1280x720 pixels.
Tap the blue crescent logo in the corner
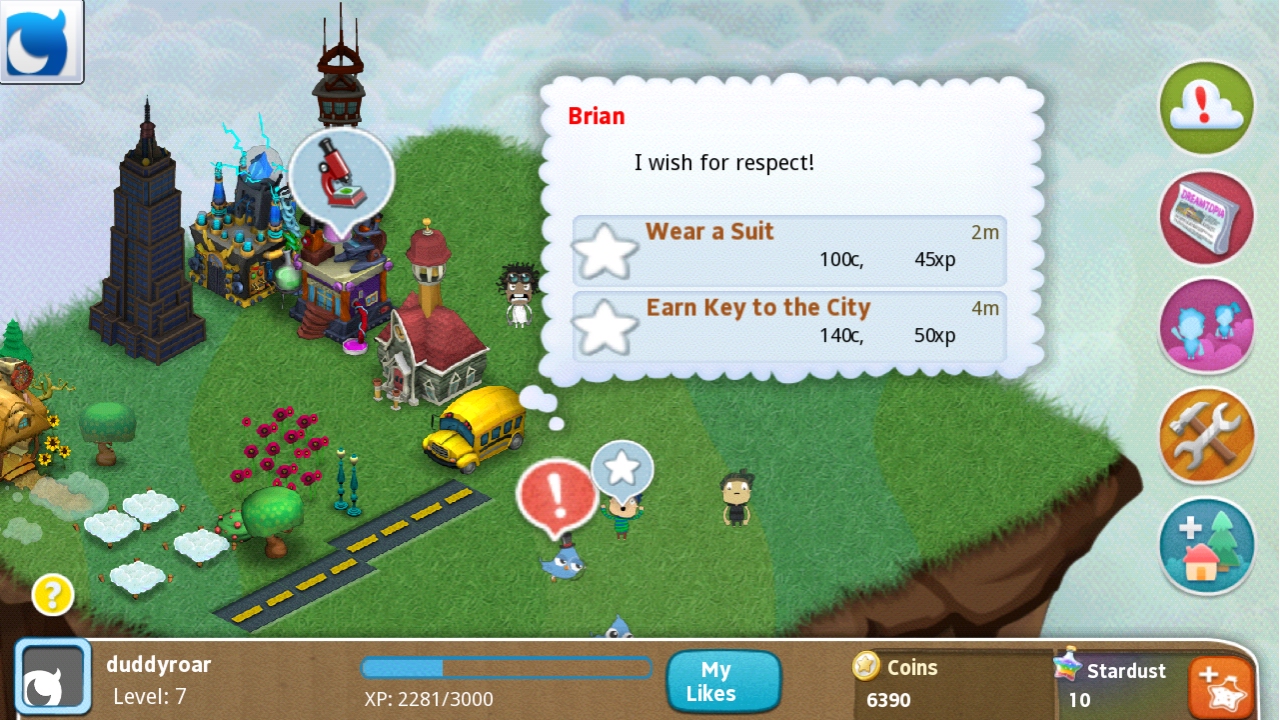(x=41, y=41)
